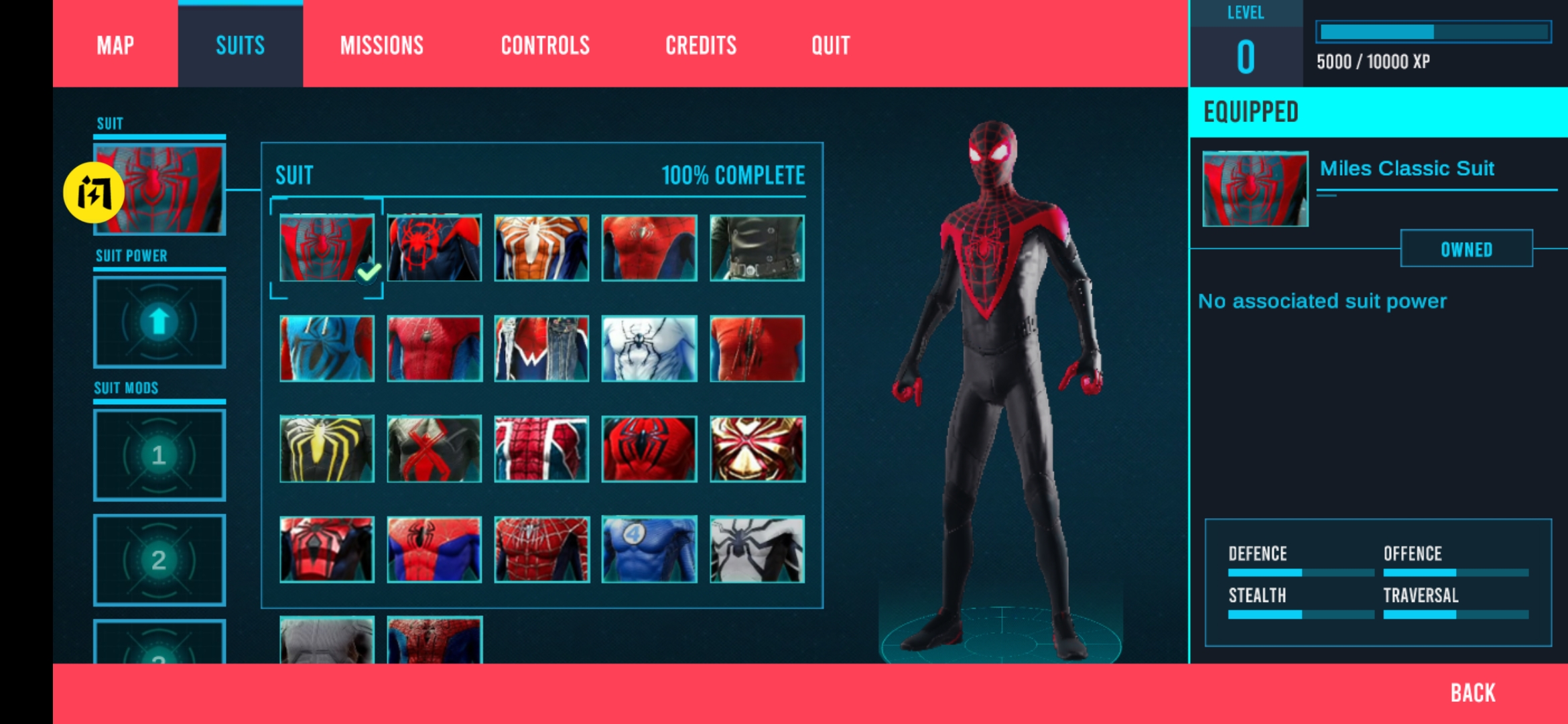The image size is (1568, 724).
Task: Click the Back button
Action: (1472, 692)
